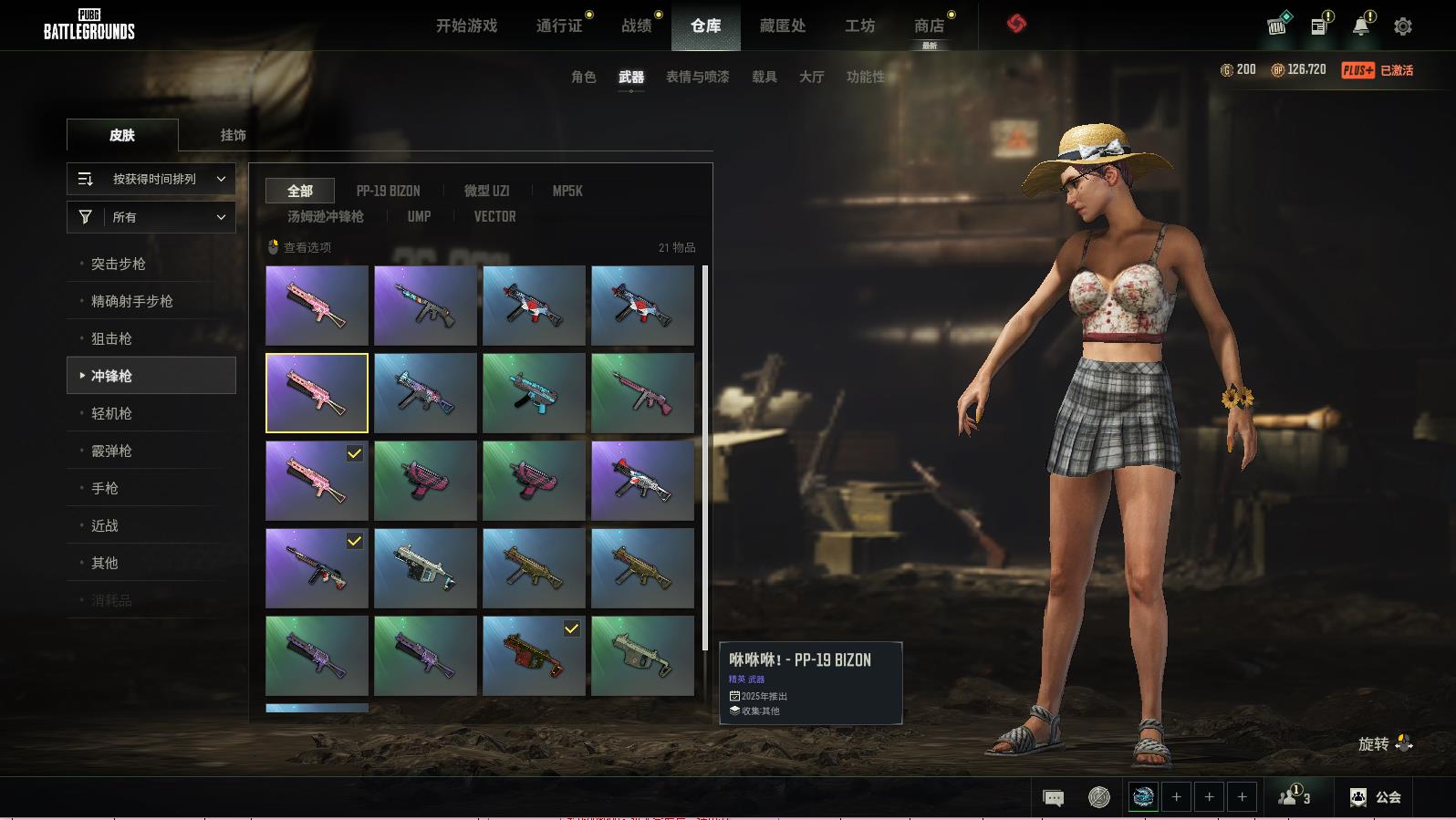Open the chat bubble icon
This screenshot has width=1456, height=820.
(x=1053, y=798)
